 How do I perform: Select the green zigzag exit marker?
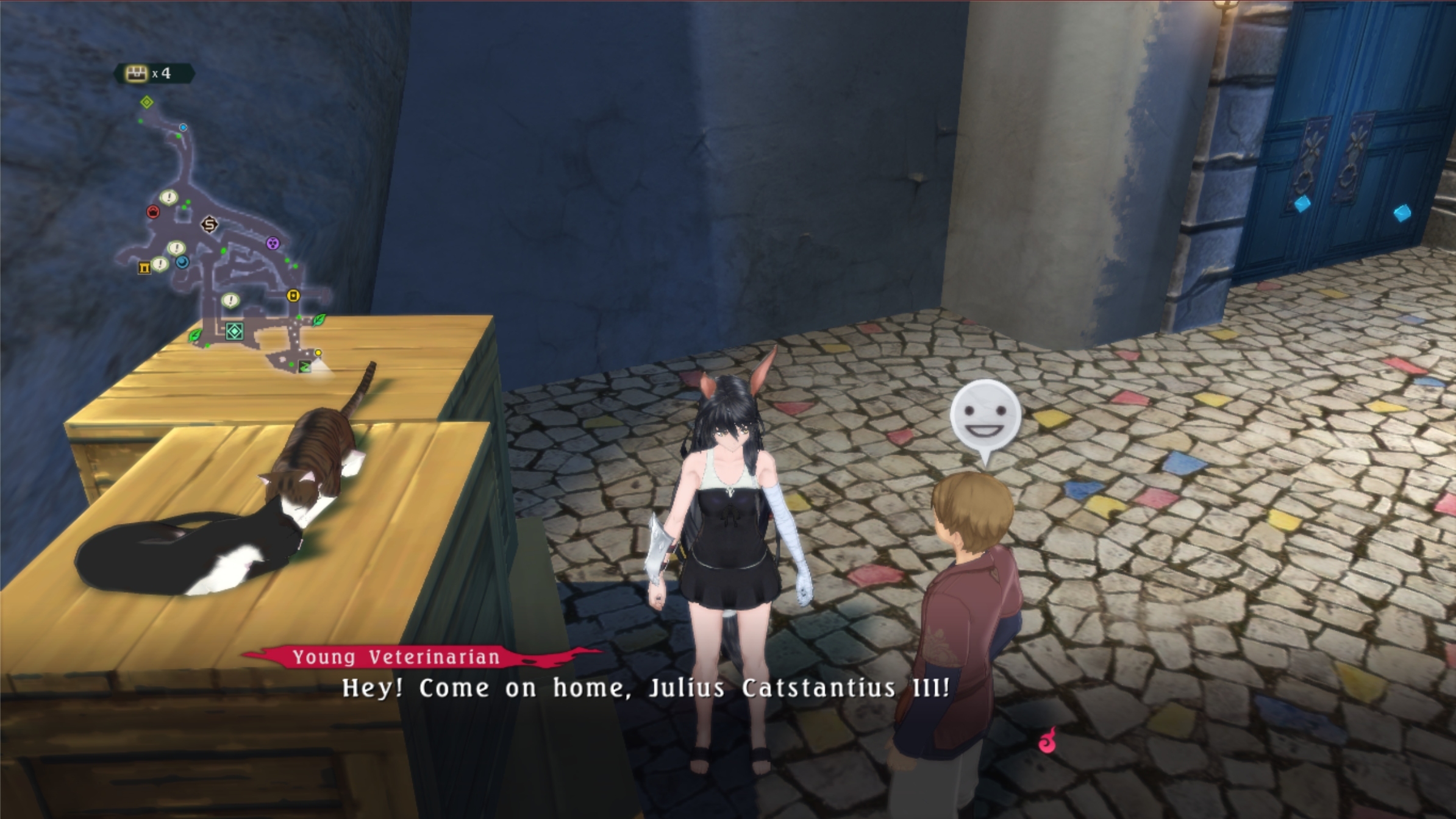pos(304,366)
